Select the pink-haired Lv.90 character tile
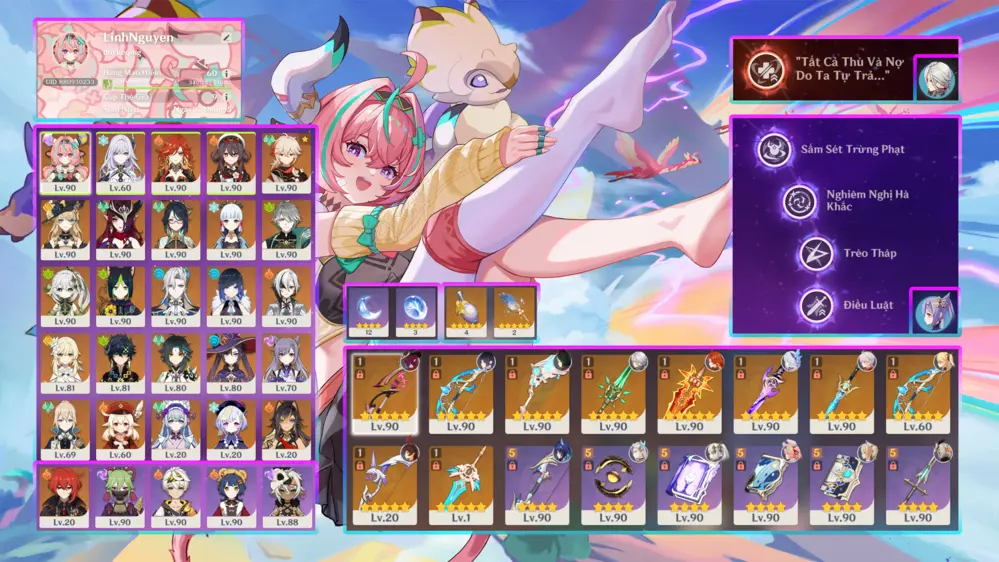The image size is (999, 562). click(65, 158)
